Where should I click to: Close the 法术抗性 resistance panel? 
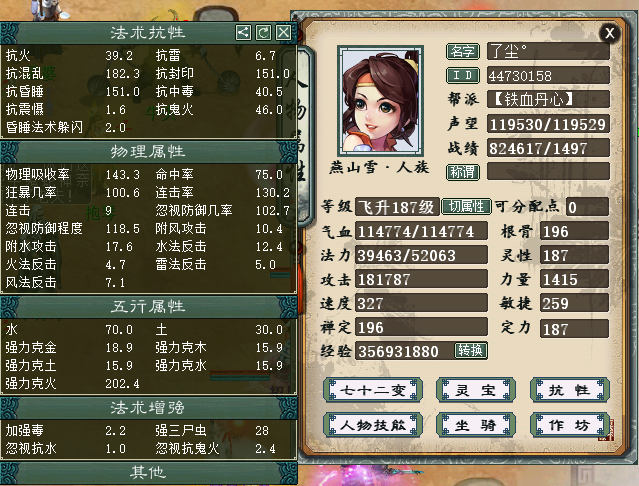click(x=284, y=33)
